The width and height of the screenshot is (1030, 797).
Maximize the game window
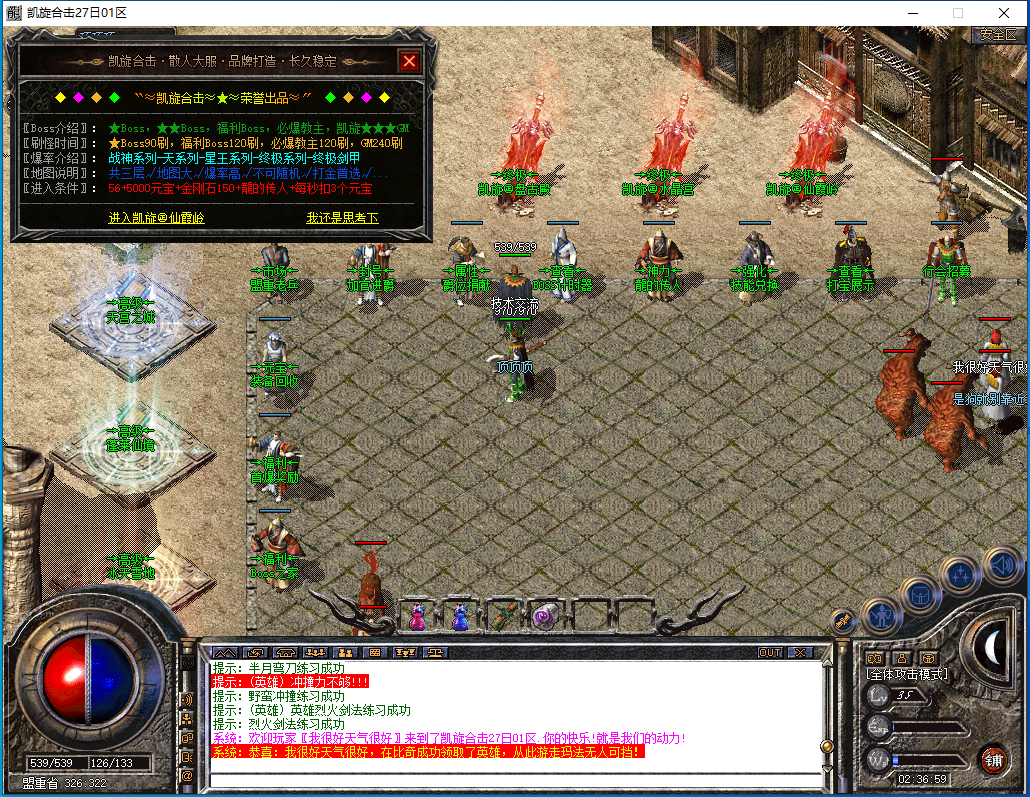click(x=957, y=13)
